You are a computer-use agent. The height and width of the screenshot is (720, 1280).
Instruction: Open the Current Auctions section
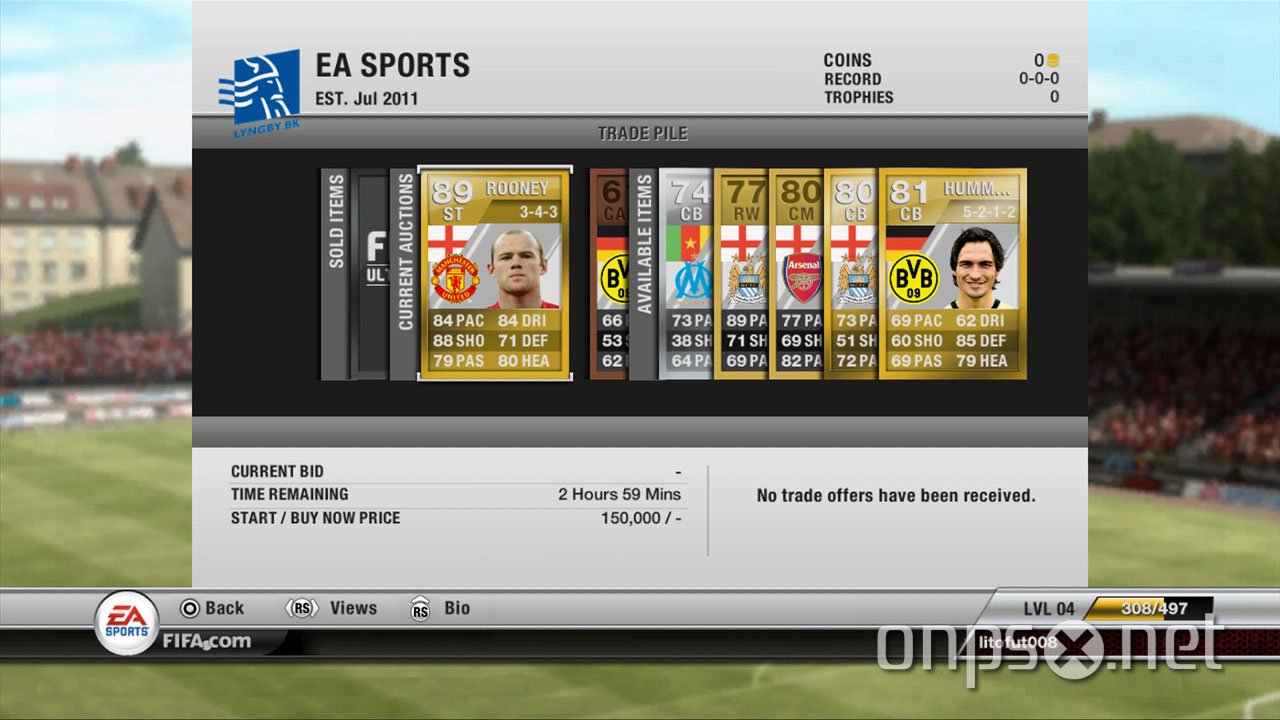pos(406,270)
